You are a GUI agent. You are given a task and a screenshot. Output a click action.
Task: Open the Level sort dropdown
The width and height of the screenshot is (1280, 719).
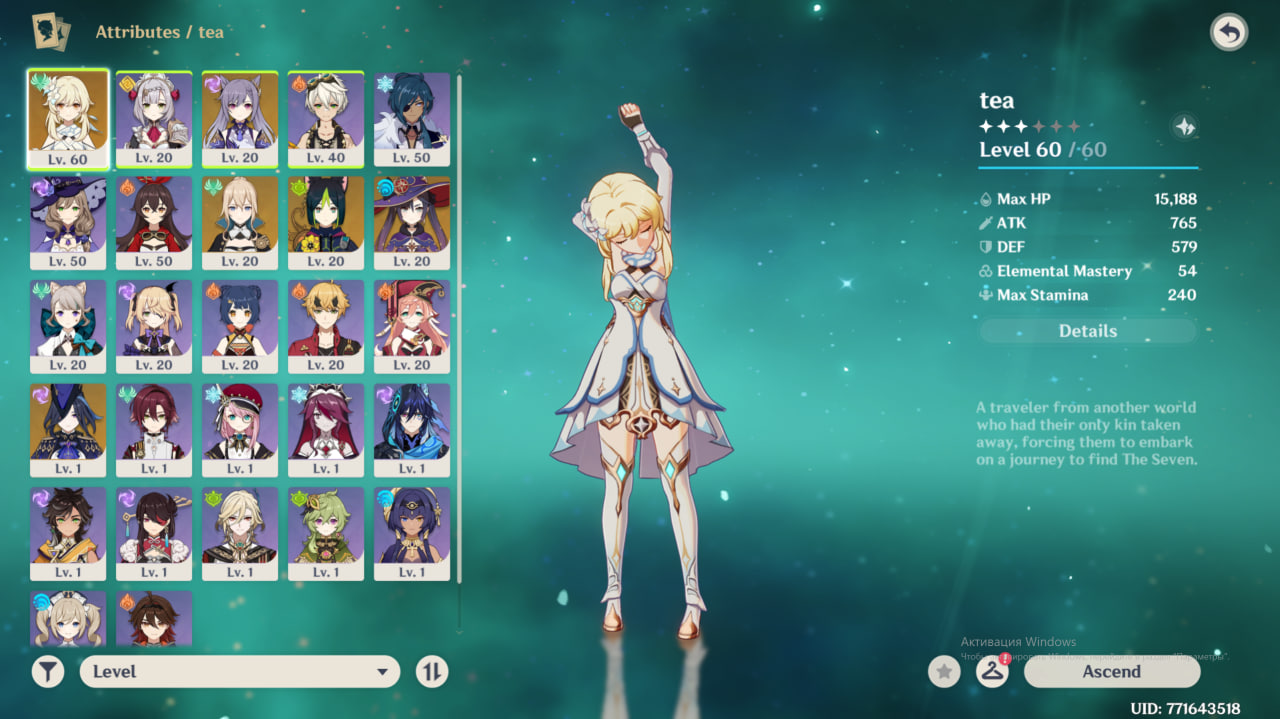tap(240, 672)
